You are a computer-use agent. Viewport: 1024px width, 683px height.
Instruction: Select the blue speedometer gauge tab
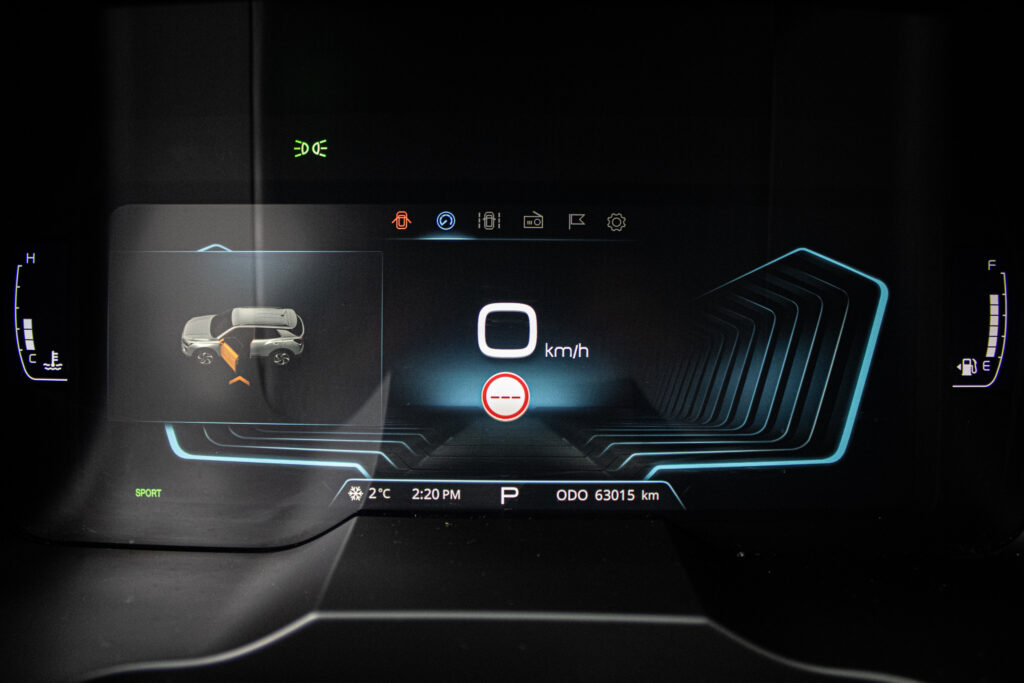pos(446,221)
